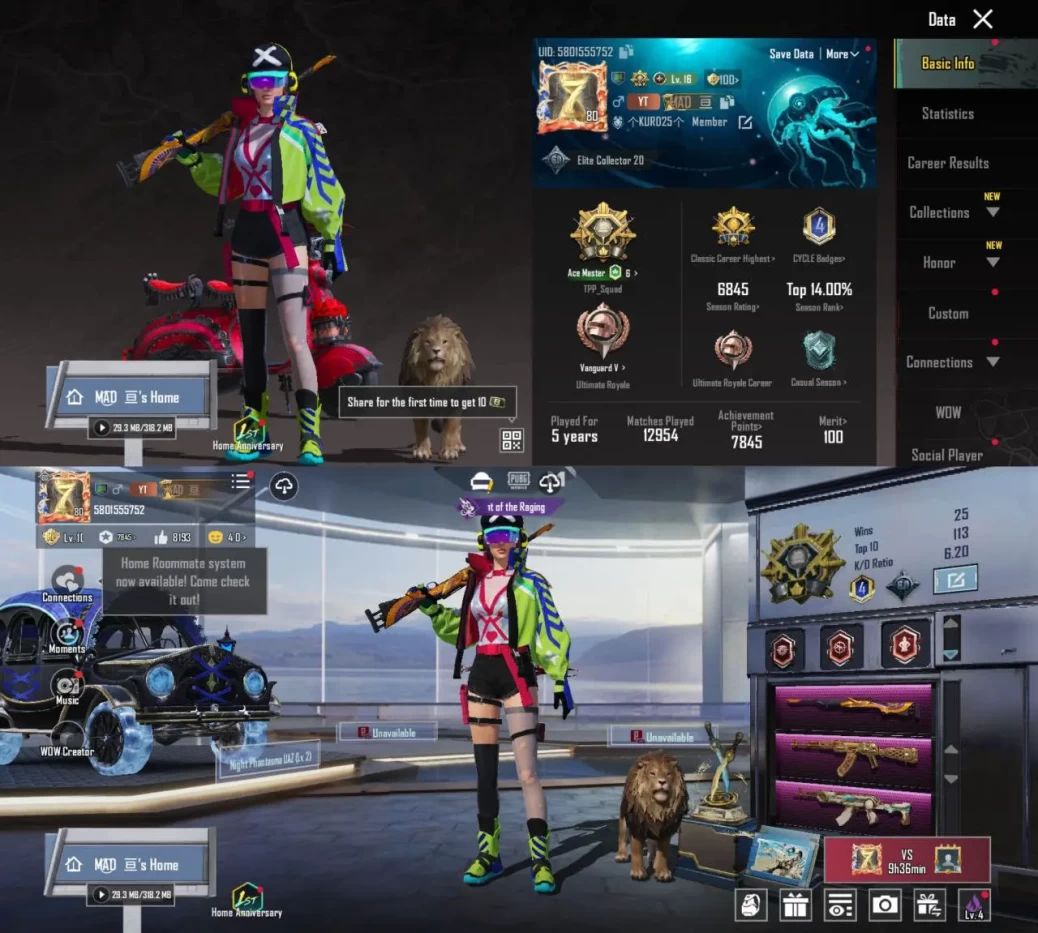Open the gift box icon in the bottom toolbar
This screenshot has height=933, width=1038.
click(796, 905)
